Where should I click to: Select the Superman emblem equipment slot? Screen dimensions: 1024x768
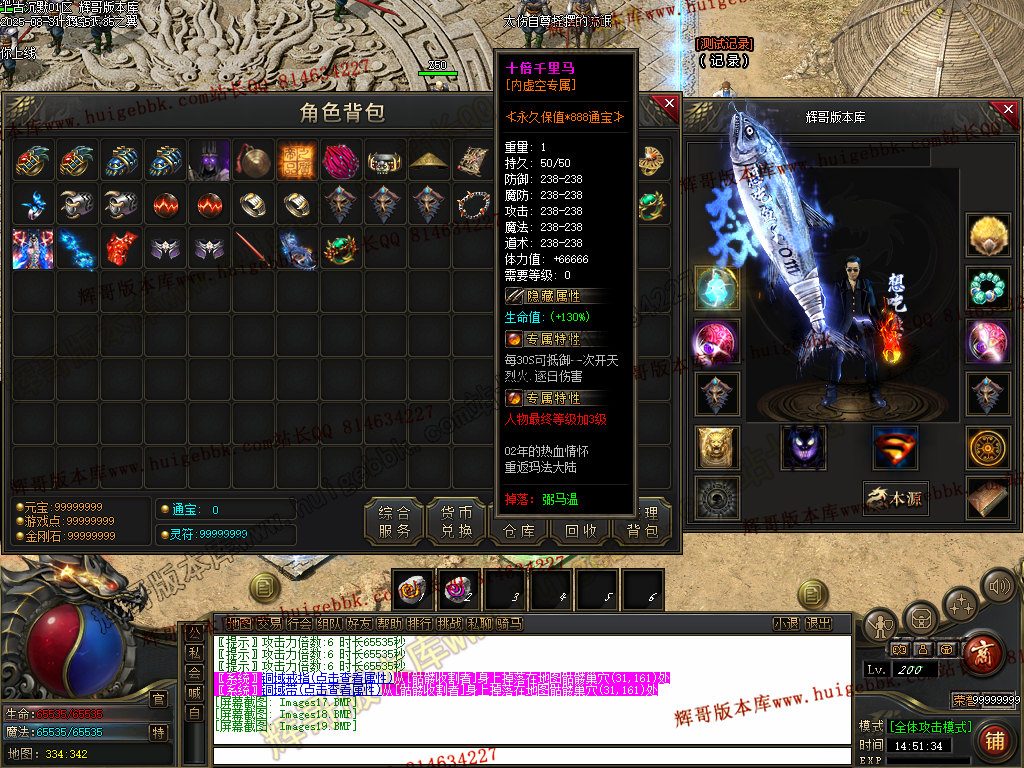[x=895, y=447]
